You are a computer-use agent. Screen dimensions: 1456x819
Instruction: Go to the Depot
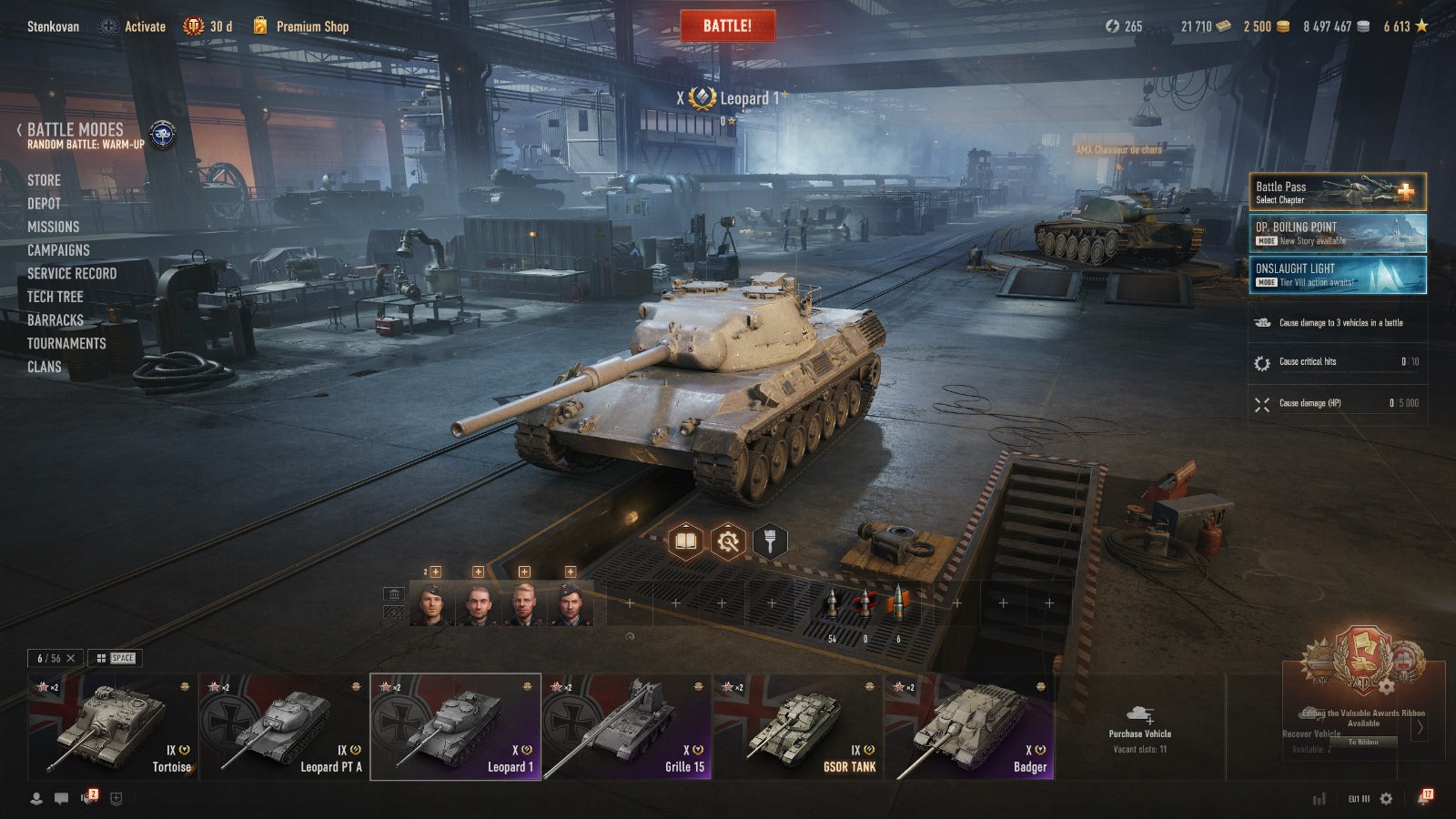(x=44, y=204)
